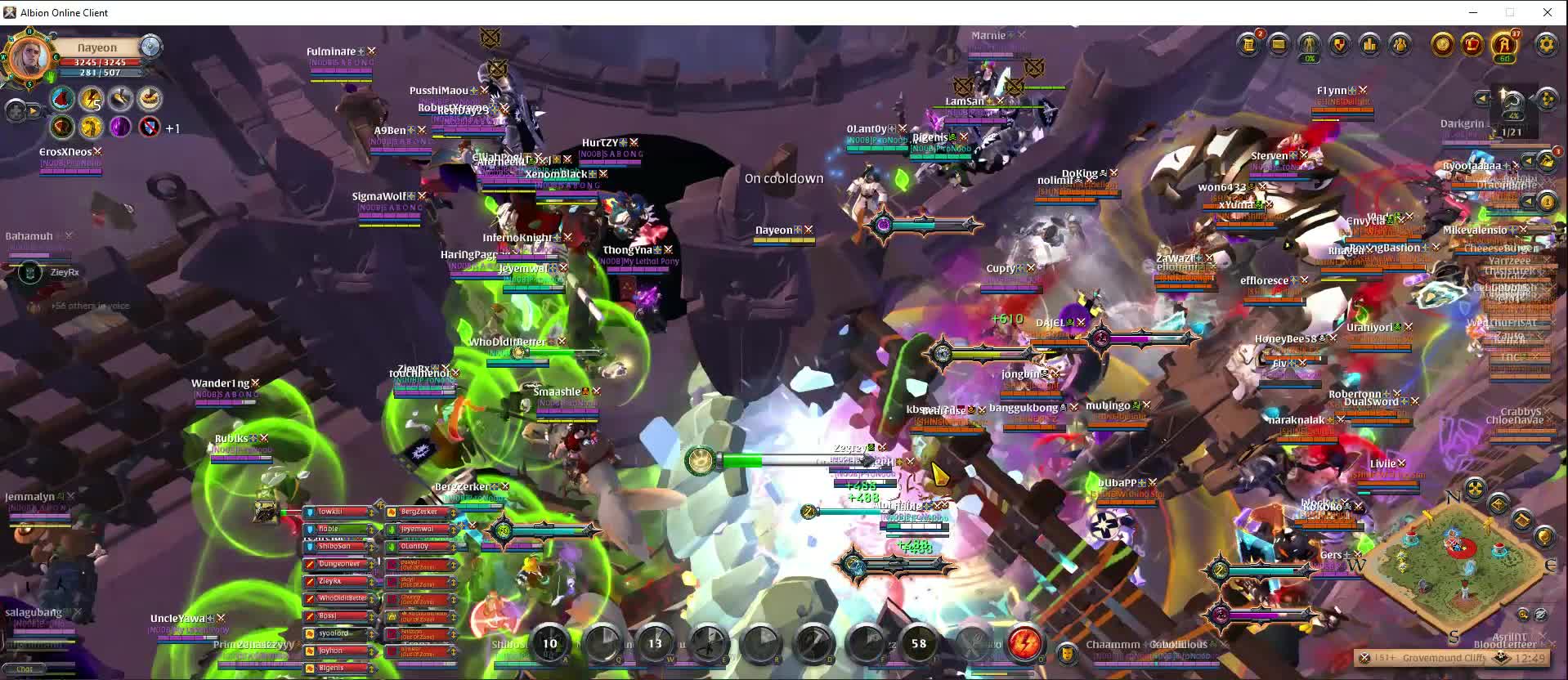Open the guild shield menu

pyautogui.click(x=1340, y=44)
